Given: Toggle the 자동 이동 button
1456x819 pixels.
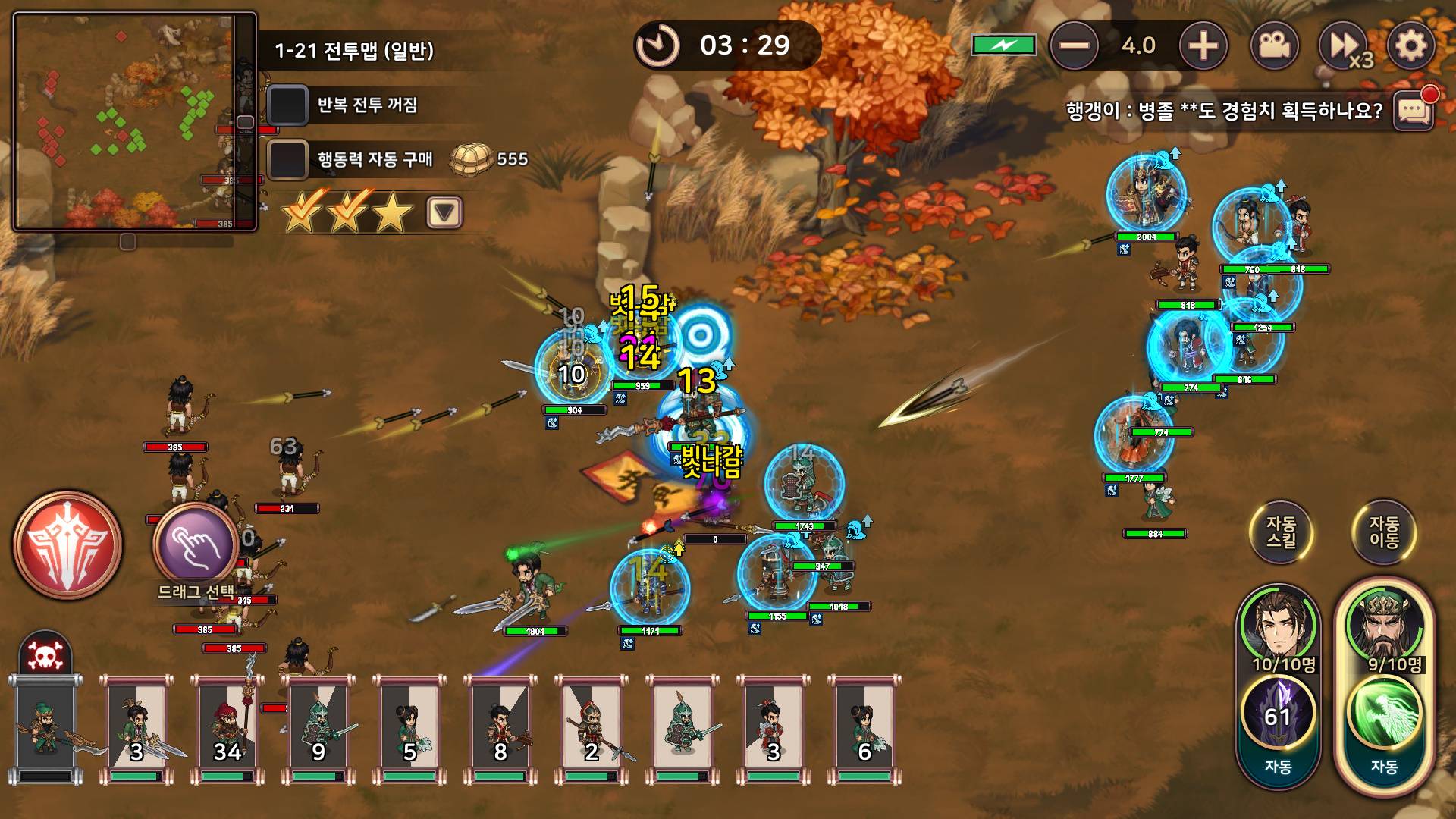Looking at the screenshot, I should (x=1384, y=532).
